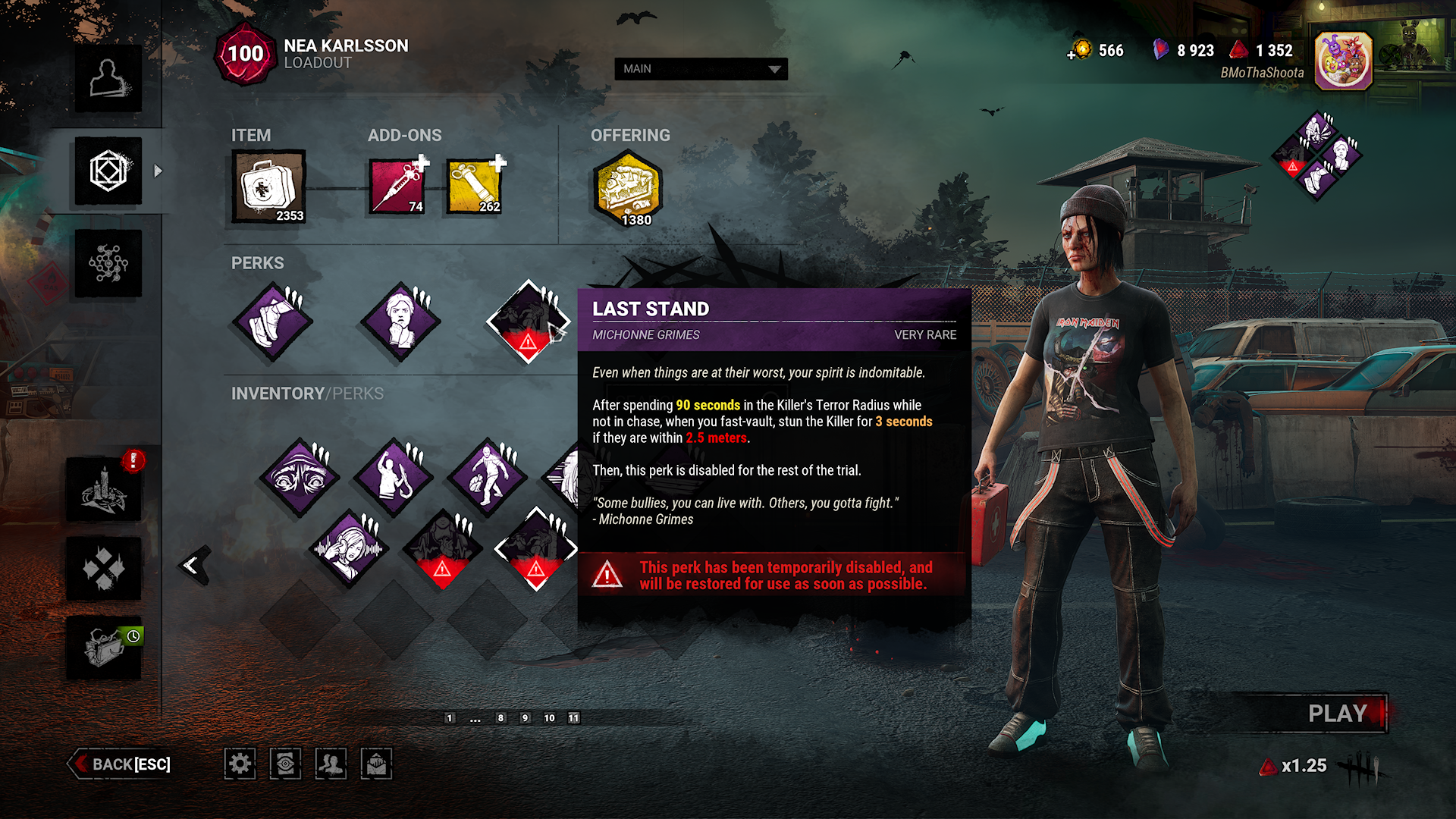This screenshot has width=1456, height=819.
Task: Open the Bloodweb node tab
Action: (x=108, y=263)
